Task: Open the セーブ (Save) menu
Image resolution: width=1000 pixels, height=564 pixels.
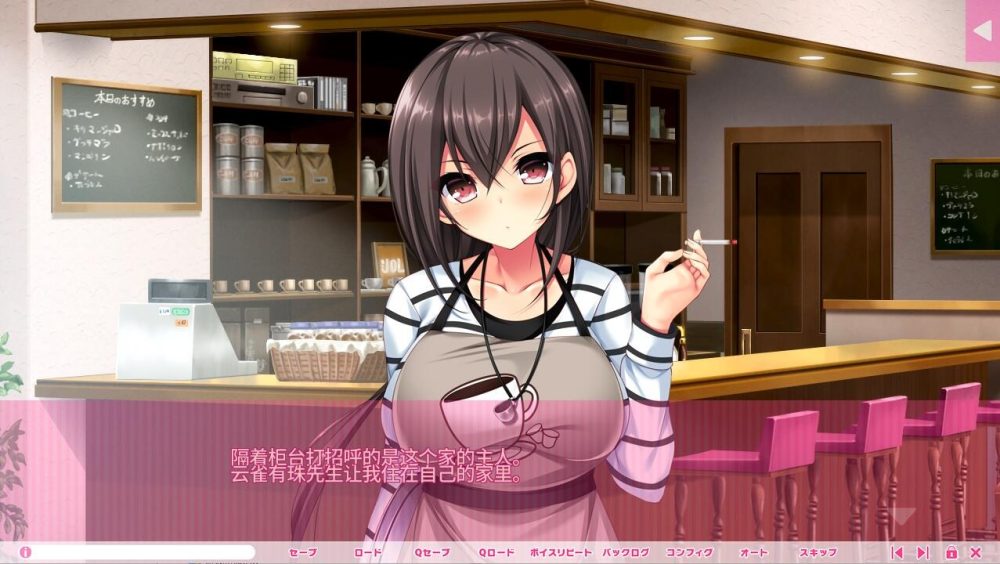Action: click(302, 552)
